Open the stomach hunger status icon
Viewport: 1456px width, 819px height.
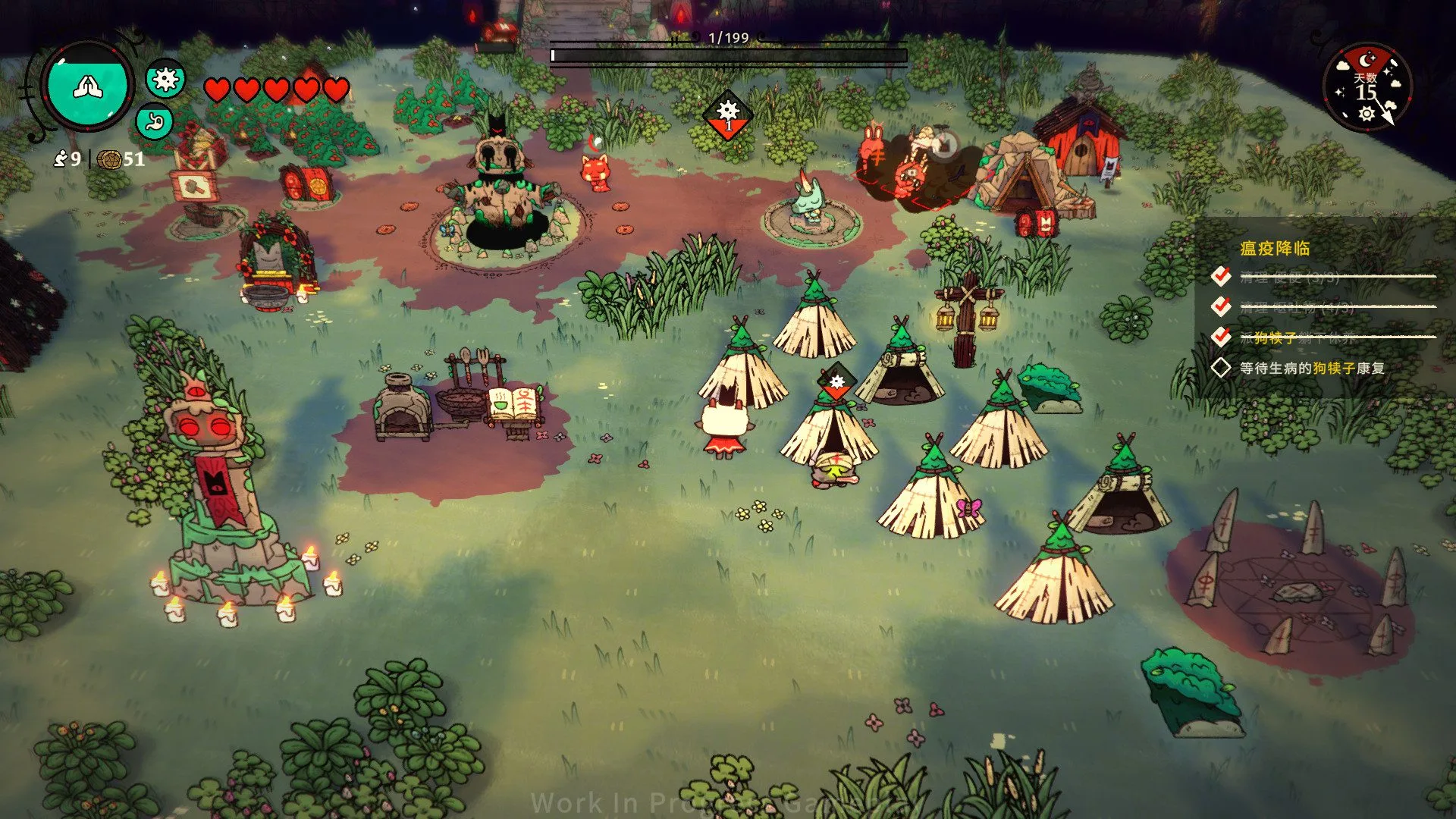click(155, 121)
